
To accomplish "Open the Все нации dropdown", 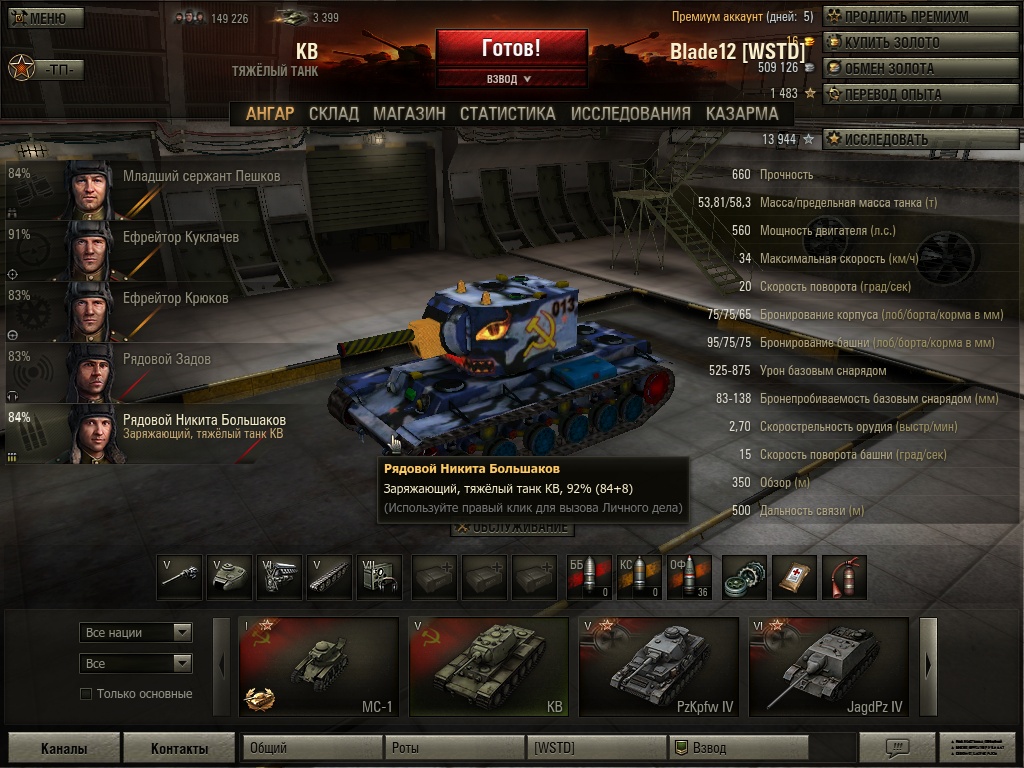I will 135,633.
